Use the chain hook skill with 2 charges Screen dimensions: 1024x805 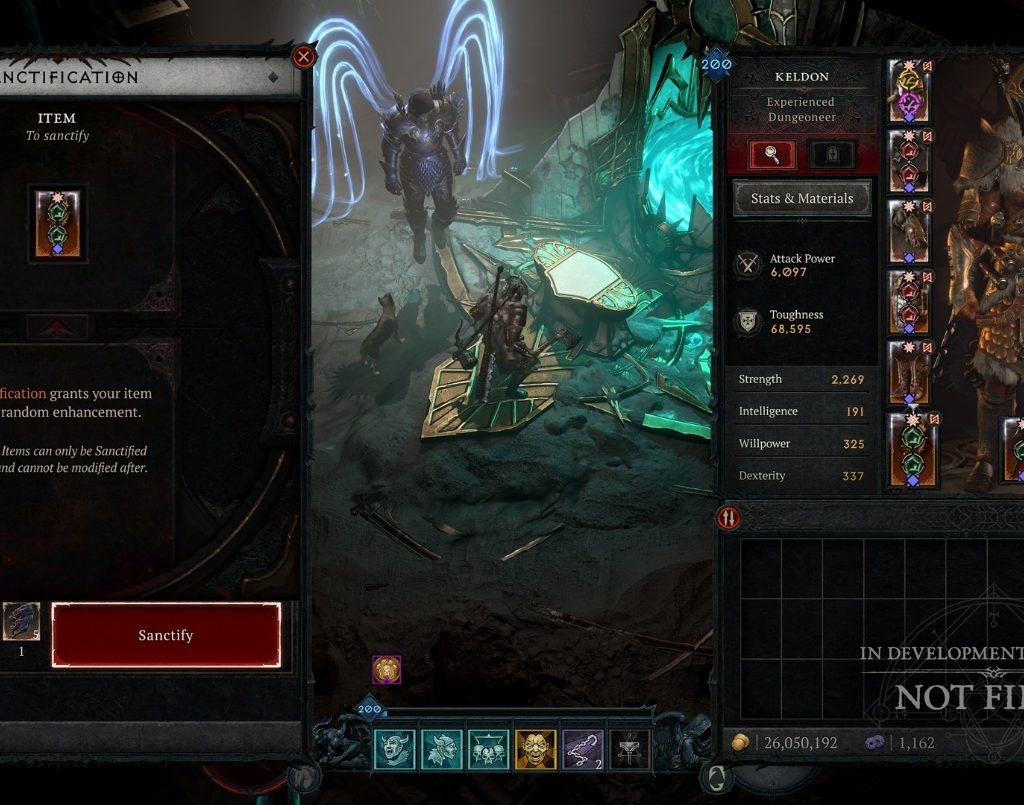[x=582, y=749]
